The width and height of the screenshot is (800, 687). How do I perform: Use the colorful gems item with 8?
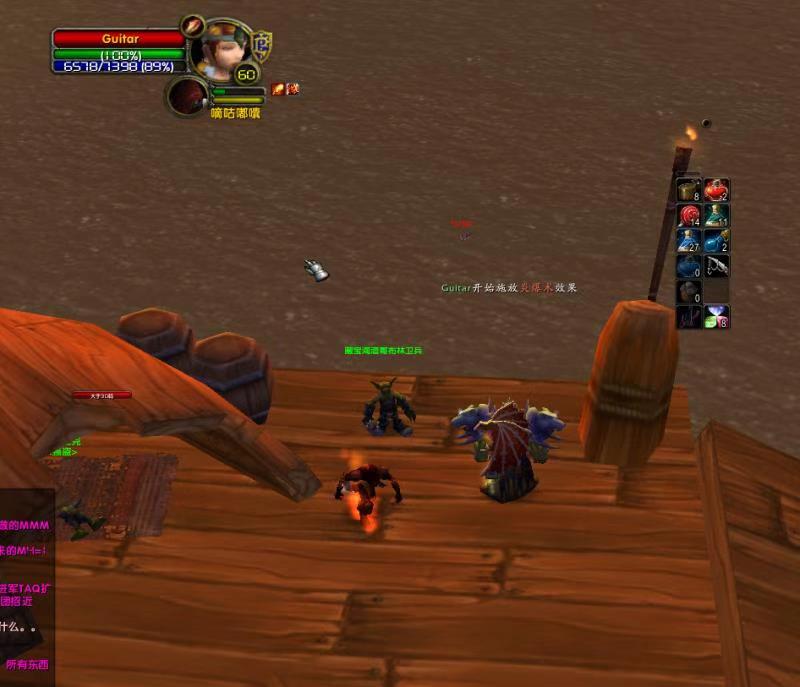716,317
